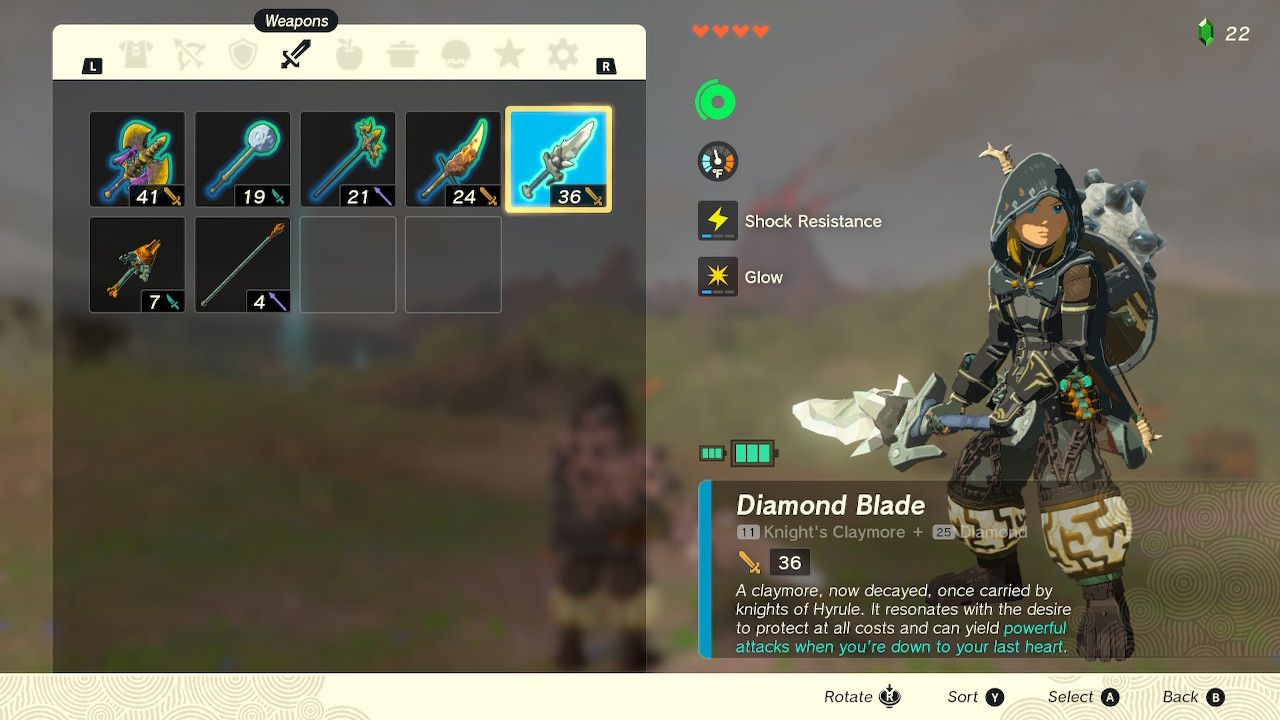Click the Sort option in bottom bar
This screenshot has width=1280, height=720.
976,697
